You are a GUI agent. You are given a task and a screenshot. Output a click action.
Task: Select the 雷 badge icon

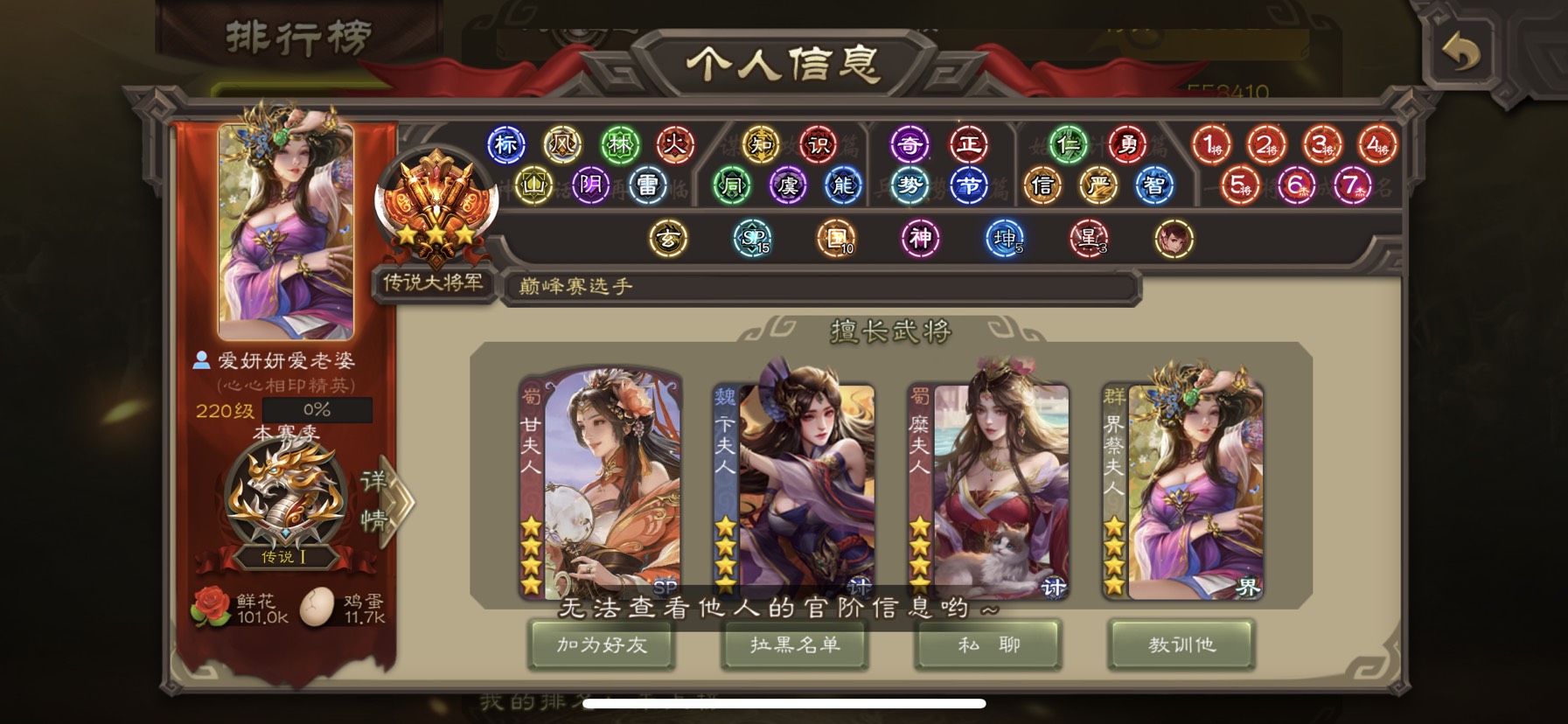647,185
